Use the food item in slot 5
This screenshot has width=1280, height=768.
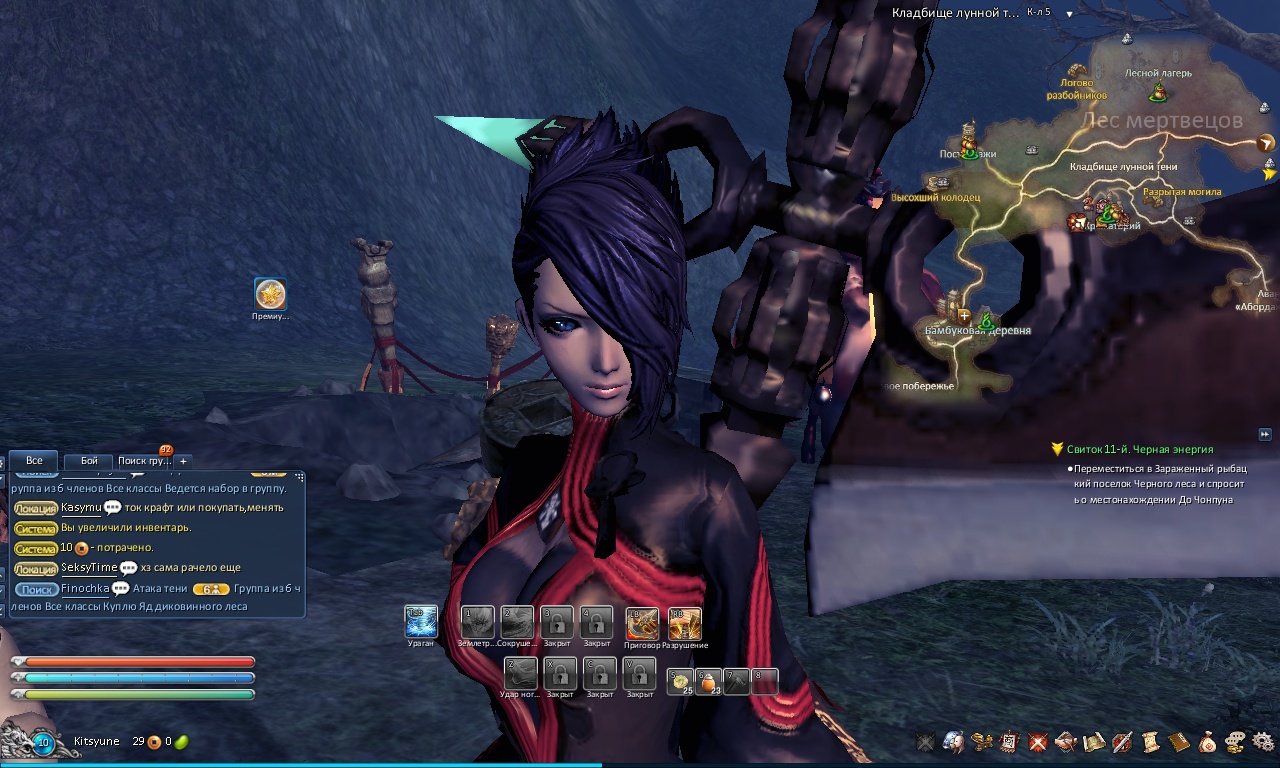pyautogui.click(x=681, y=681)
